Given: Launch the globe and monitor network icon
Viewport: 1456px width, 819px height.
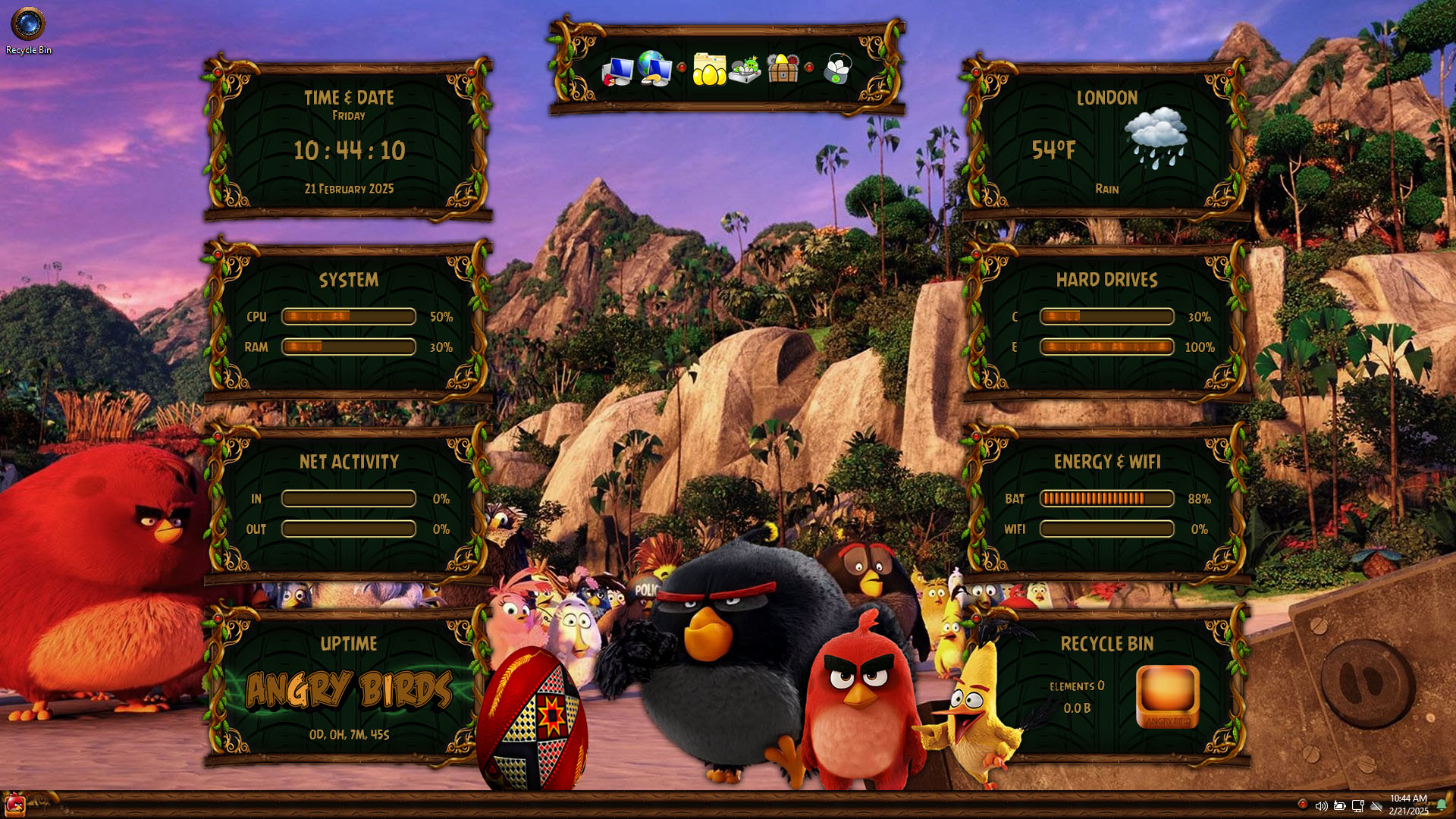Looking at the screenshot, I should [x=654, y=68].
